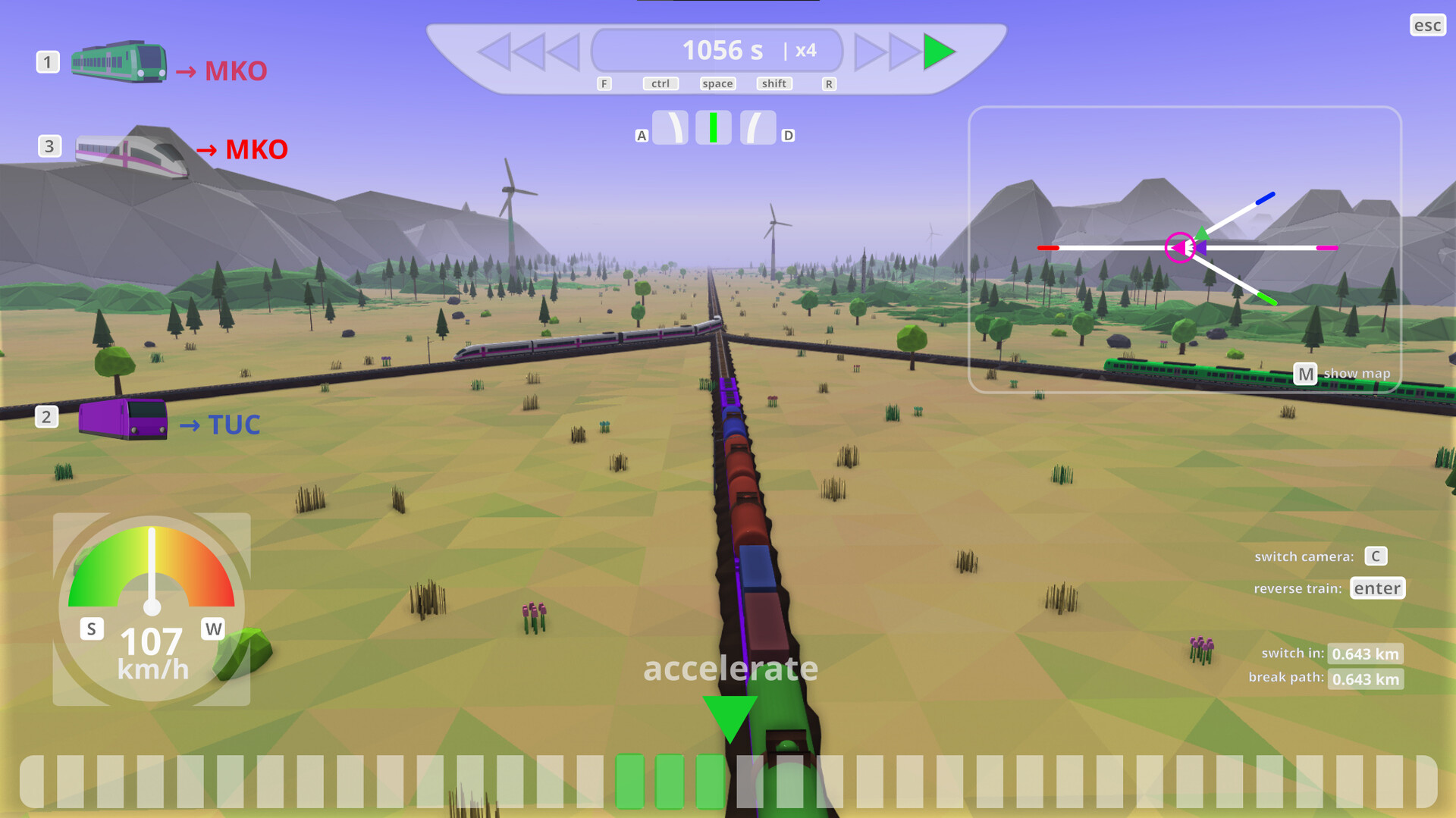The height and width of the screenshot is (818, 1456).
Task: Toggle the show map panel
Action: [1305, 372]
